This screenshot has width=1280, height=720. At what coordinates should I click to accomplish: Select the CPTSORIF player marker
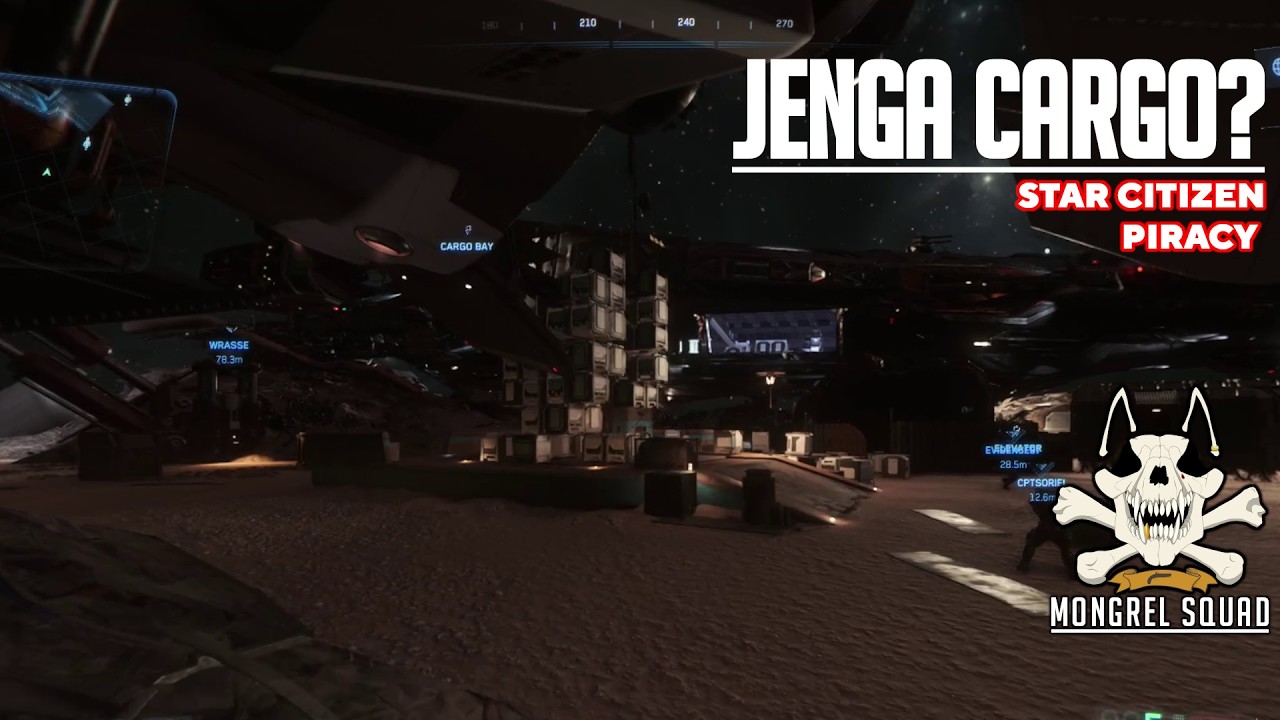pyautogui.click(x=1040, y=482)
